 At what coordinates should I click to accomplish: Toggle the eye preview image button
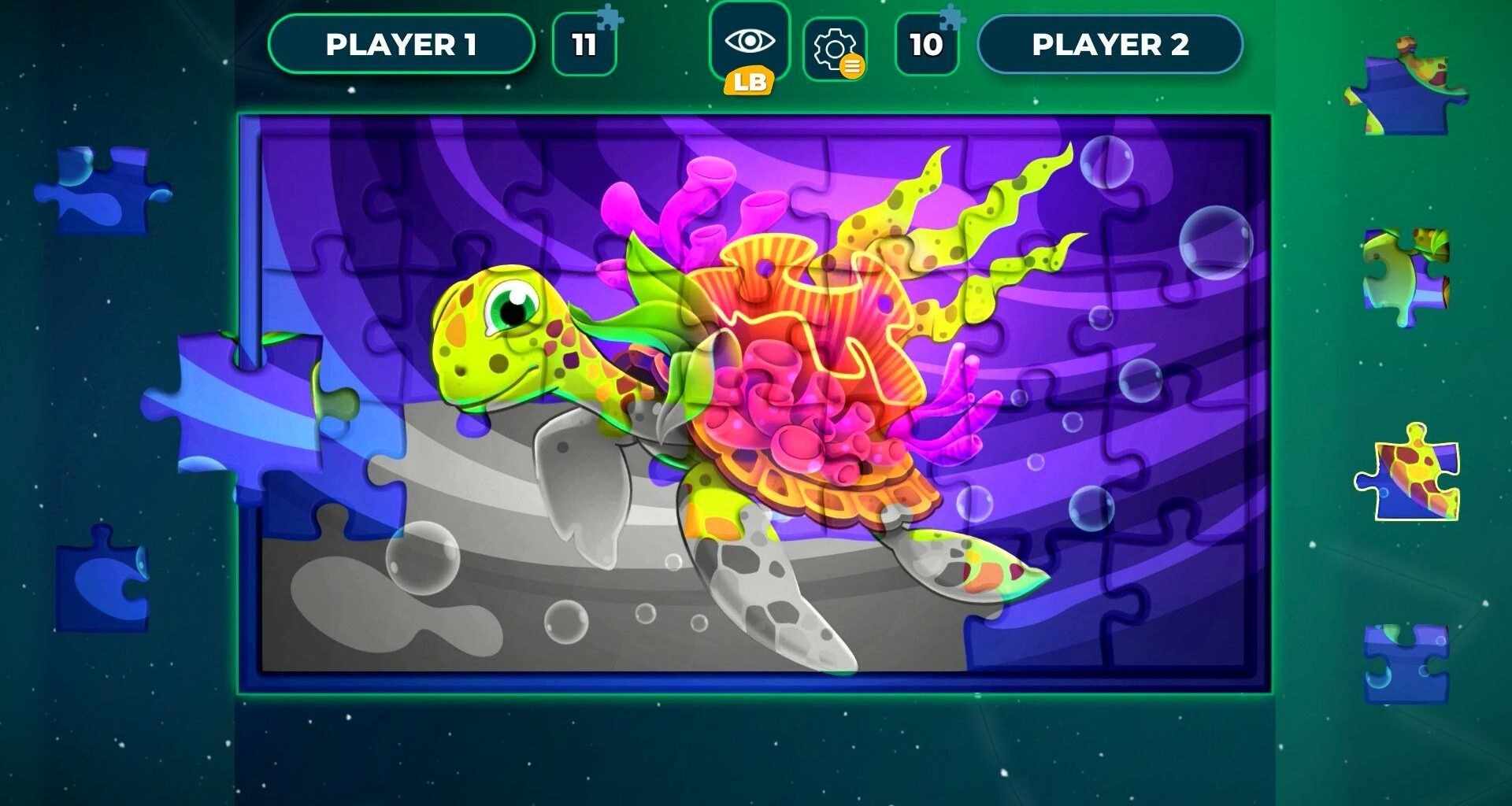click(749, 42)
